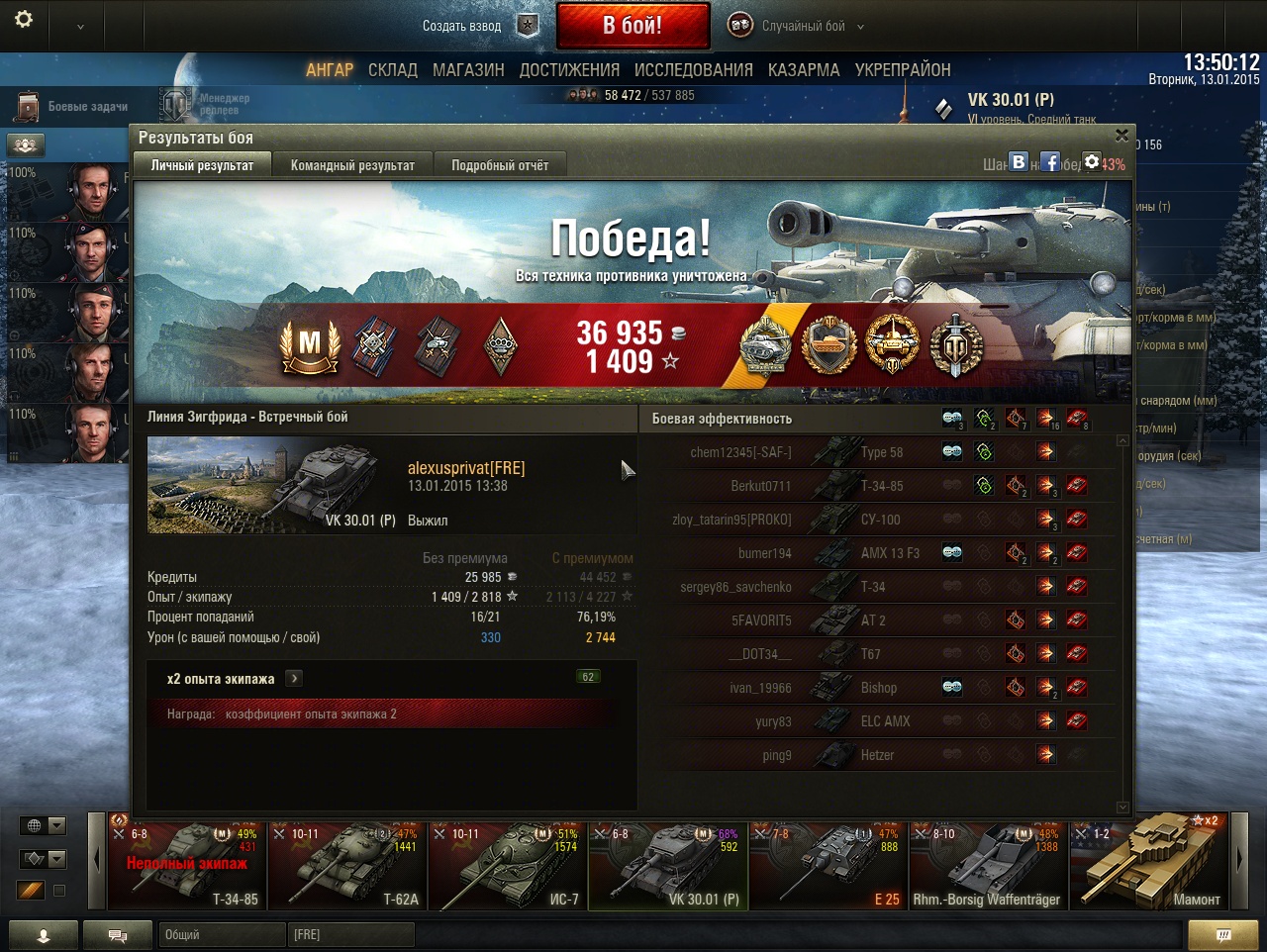Show the «Подробный отчёт» detailed report tab
The height and width of the screenshot is (952, 1267).
click(500, 165)
